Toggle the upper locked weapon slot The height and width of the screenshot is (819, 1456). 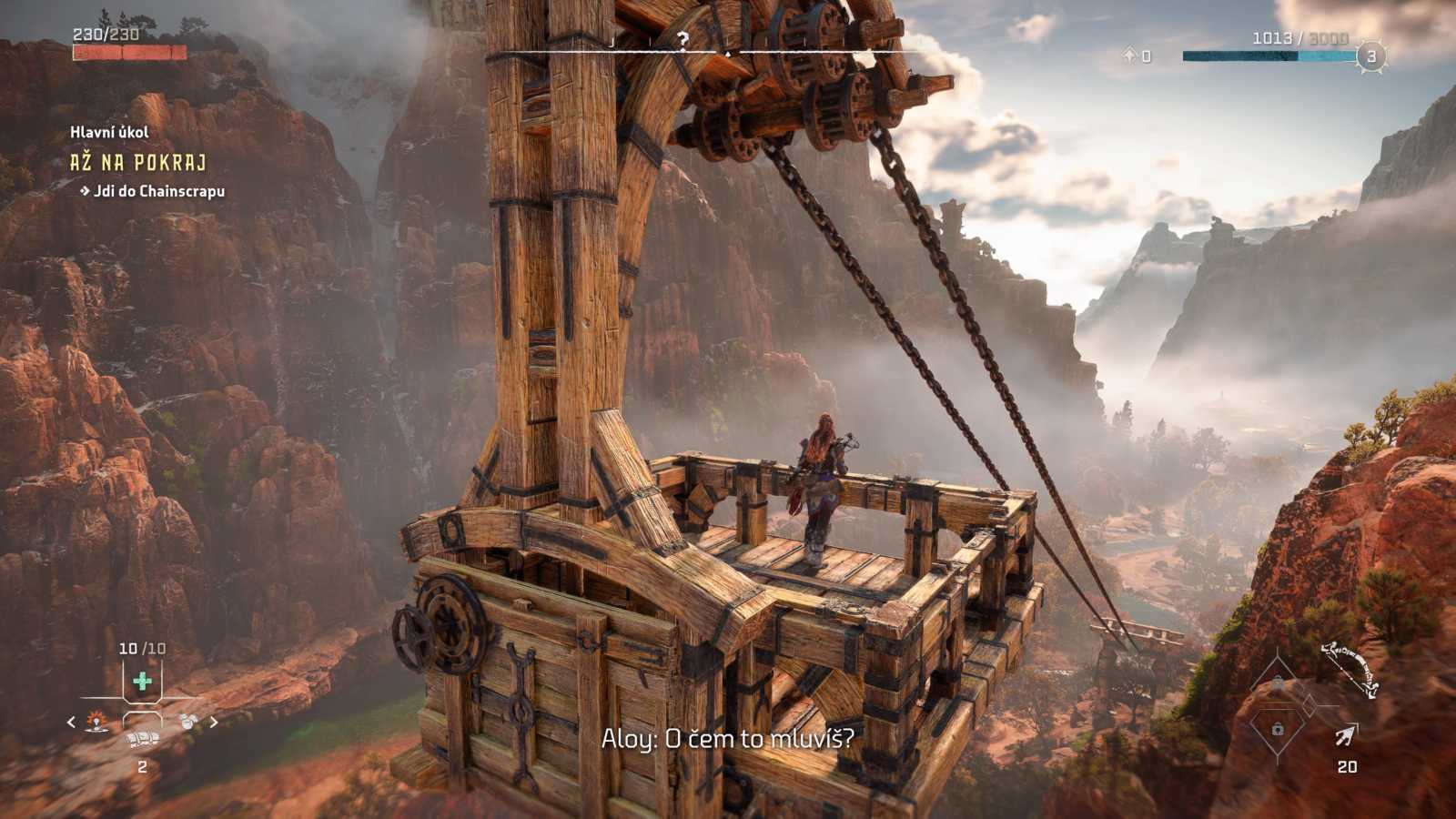click(1277, 682)
